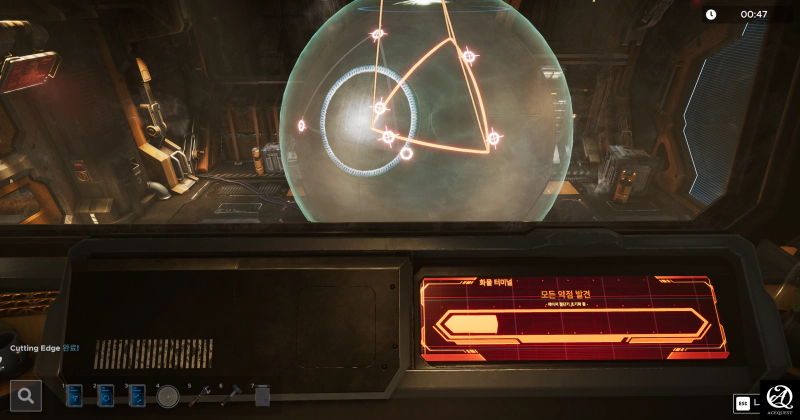Use the blue card in slot 3
Image resolution: width=800 pixels, height=420 pixels.
click(x=137, y=396)
